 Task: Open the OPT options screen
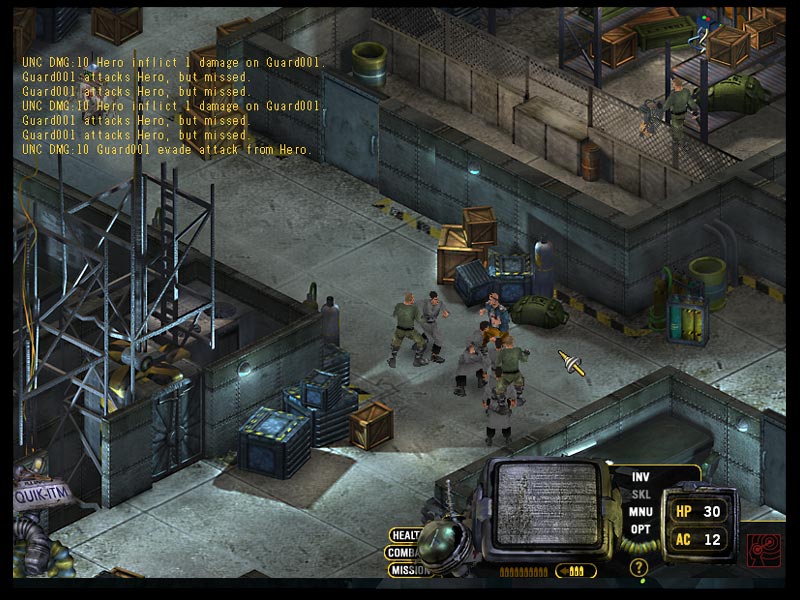coord(640,528)
